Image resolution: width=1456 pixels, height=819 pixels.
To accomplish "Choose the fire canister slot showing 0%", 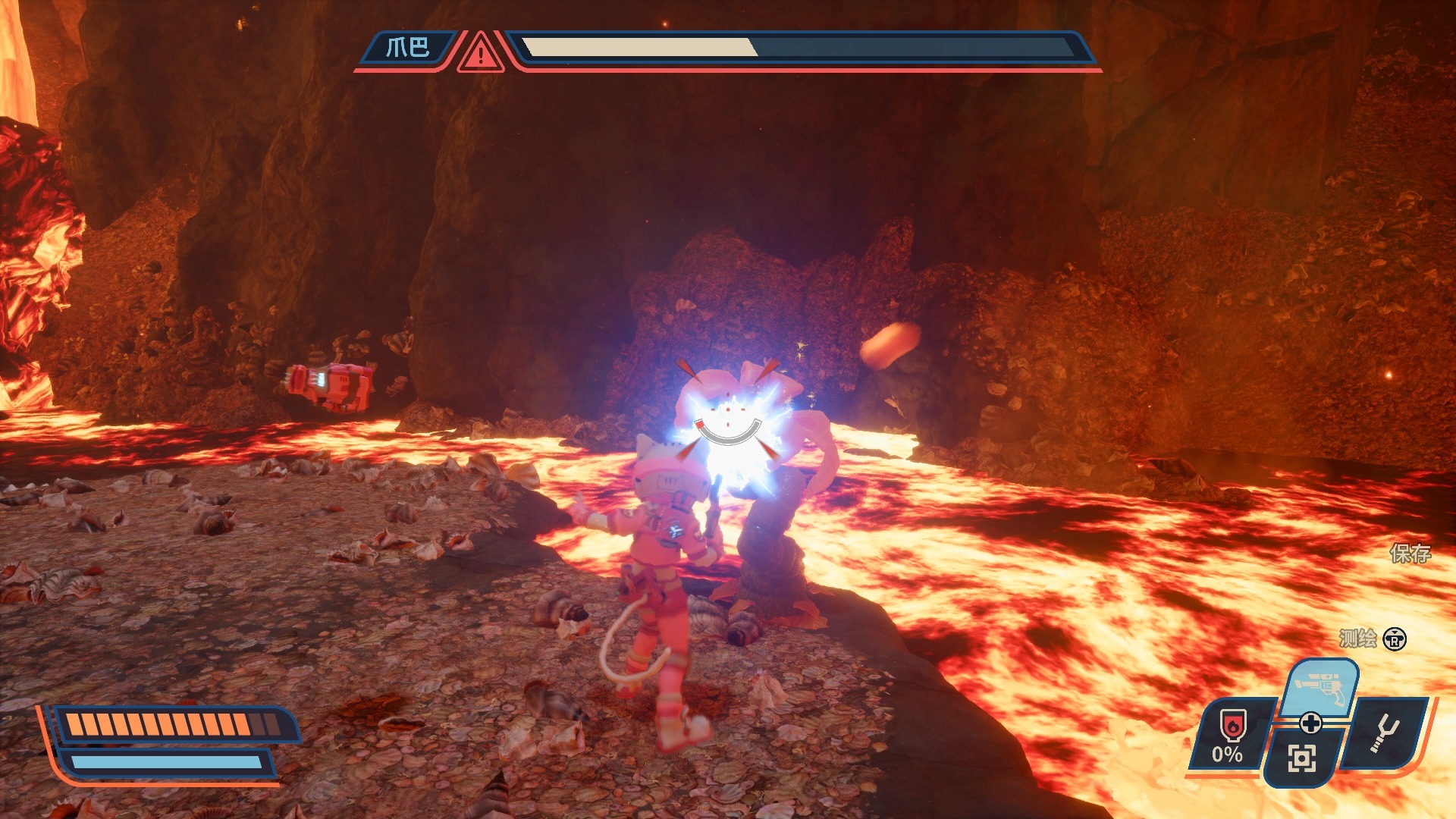I will pos(1231,736).
